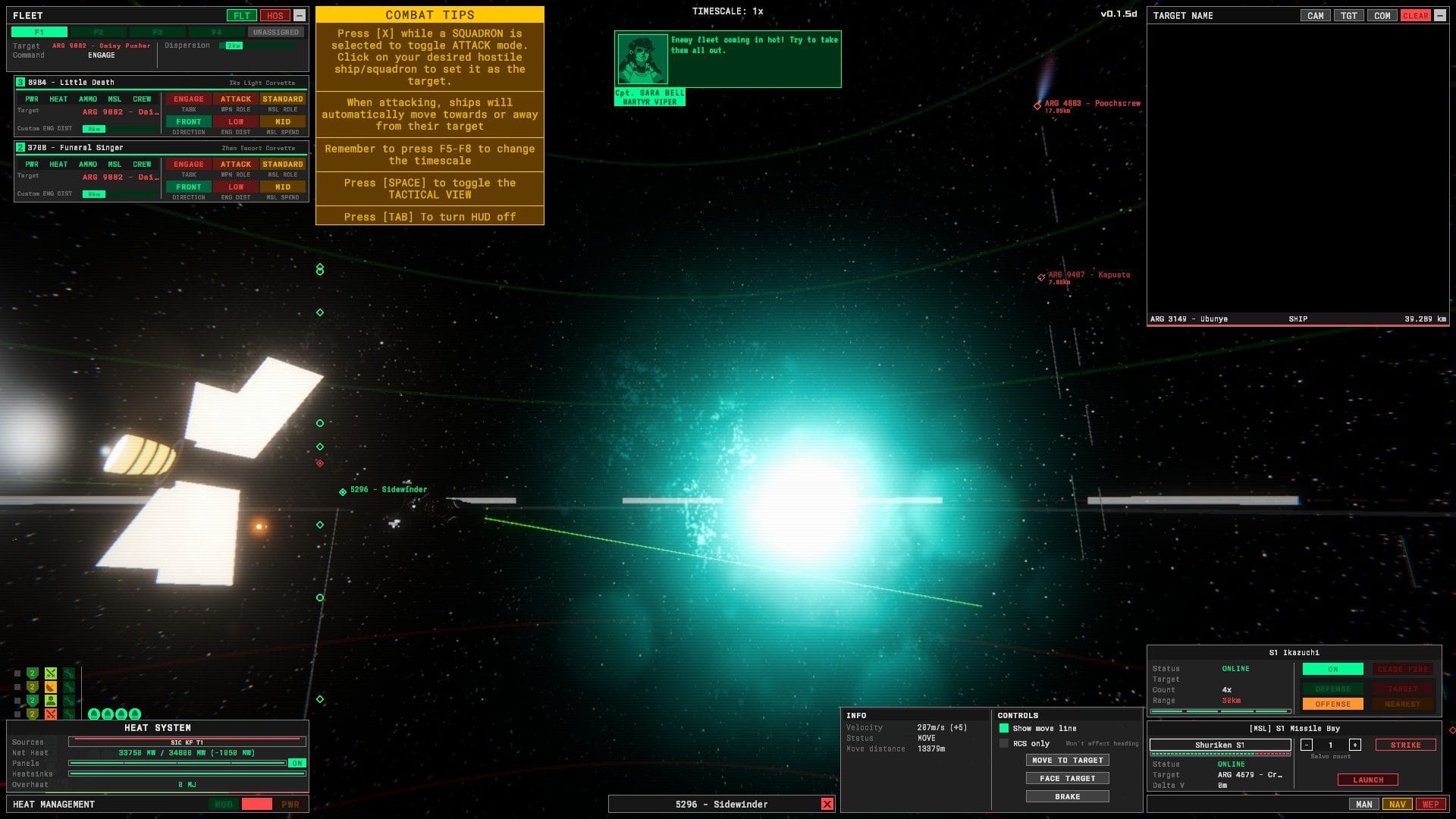The width and height of the screenshot is (1456, 819).
Task: Select the crew member module icon
Action: pos(51,701)
